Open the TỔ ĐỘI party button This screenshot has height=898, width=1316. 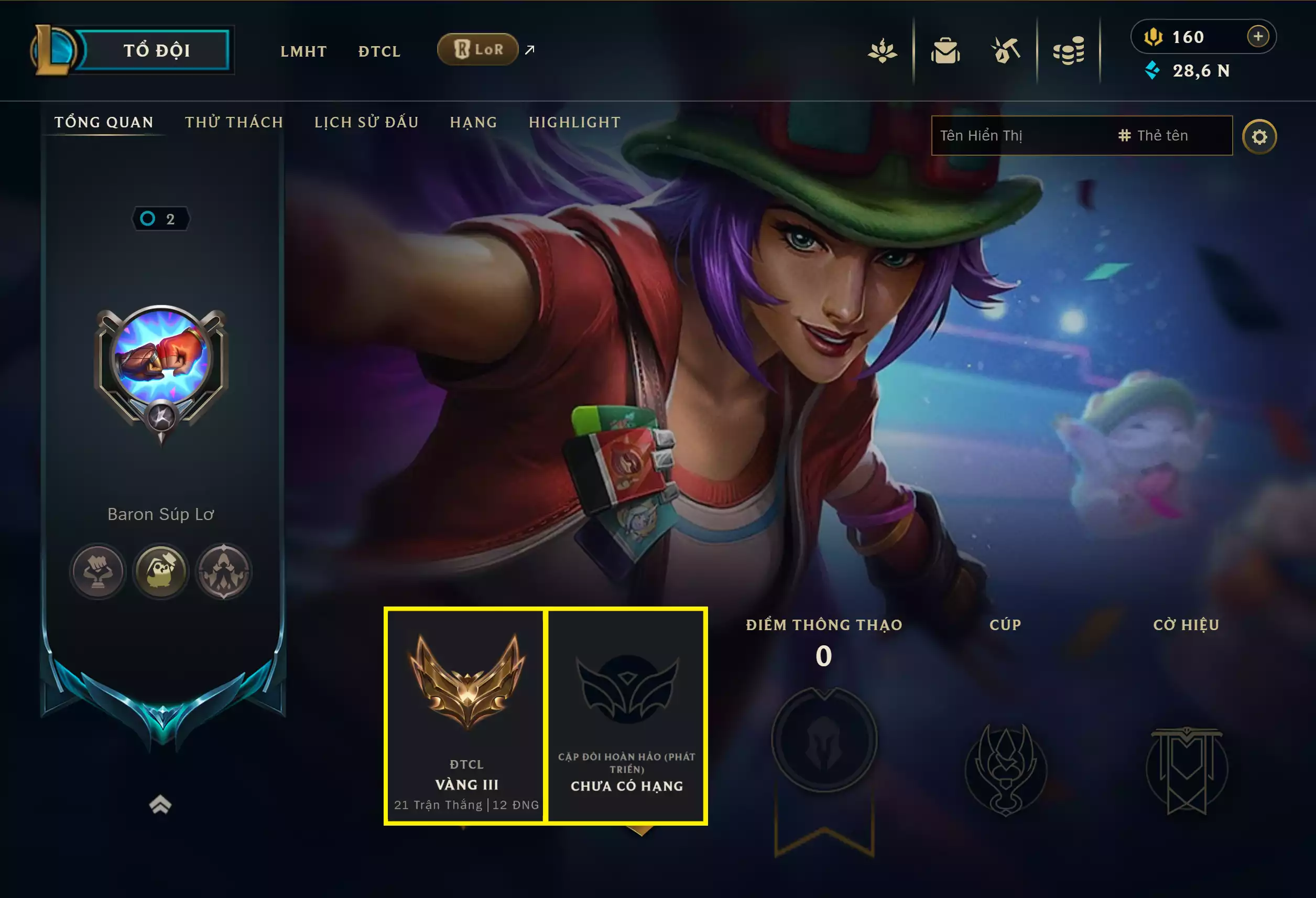(x=156, y=50)
